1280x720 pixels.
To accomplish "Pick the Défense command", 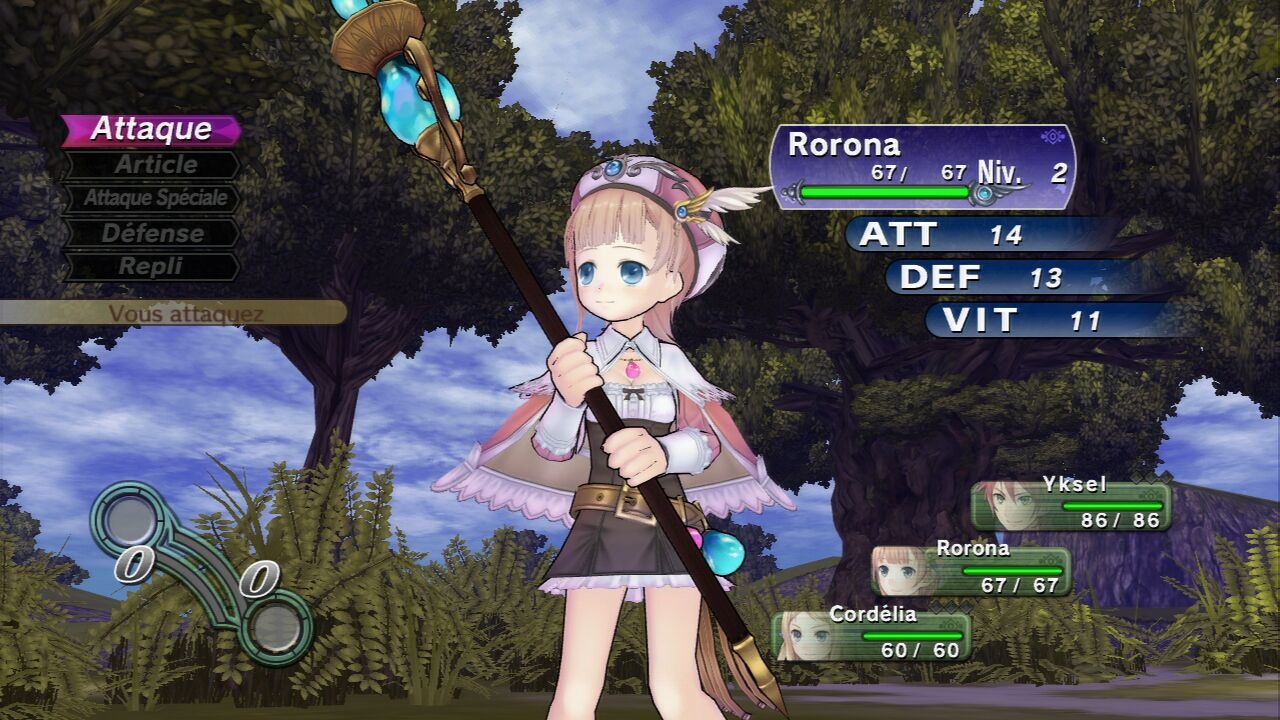I will tap(153, 233).
